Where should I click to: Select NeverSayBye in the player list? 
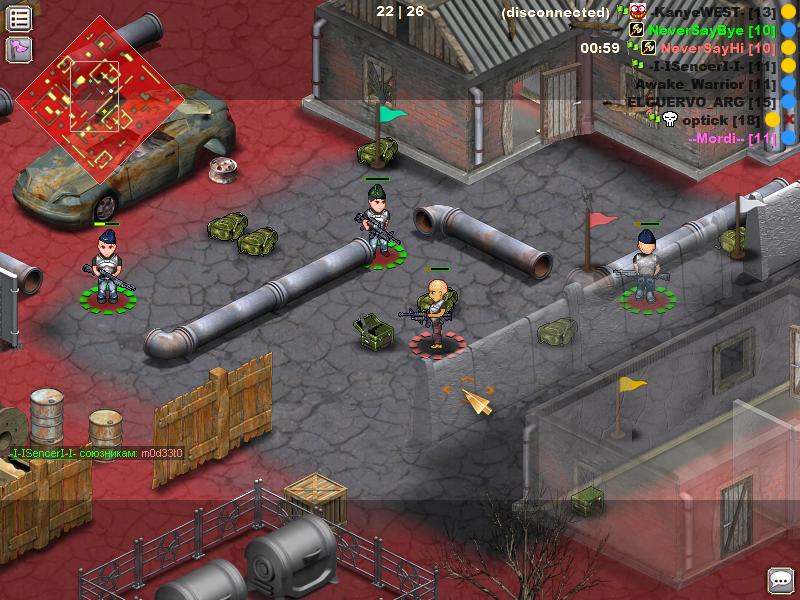[712, 30]
